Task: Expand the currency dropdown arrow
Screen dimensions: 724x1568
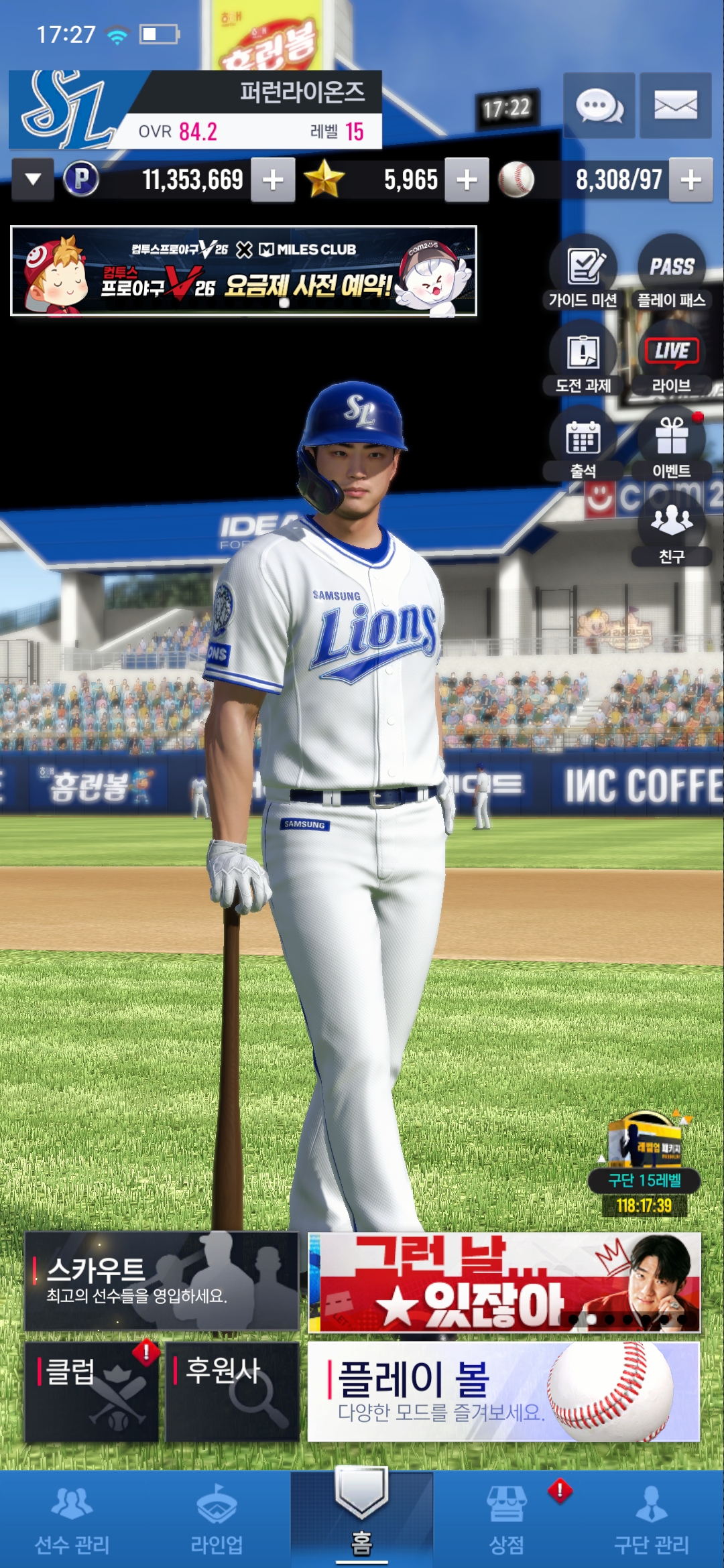Action: 33,180
